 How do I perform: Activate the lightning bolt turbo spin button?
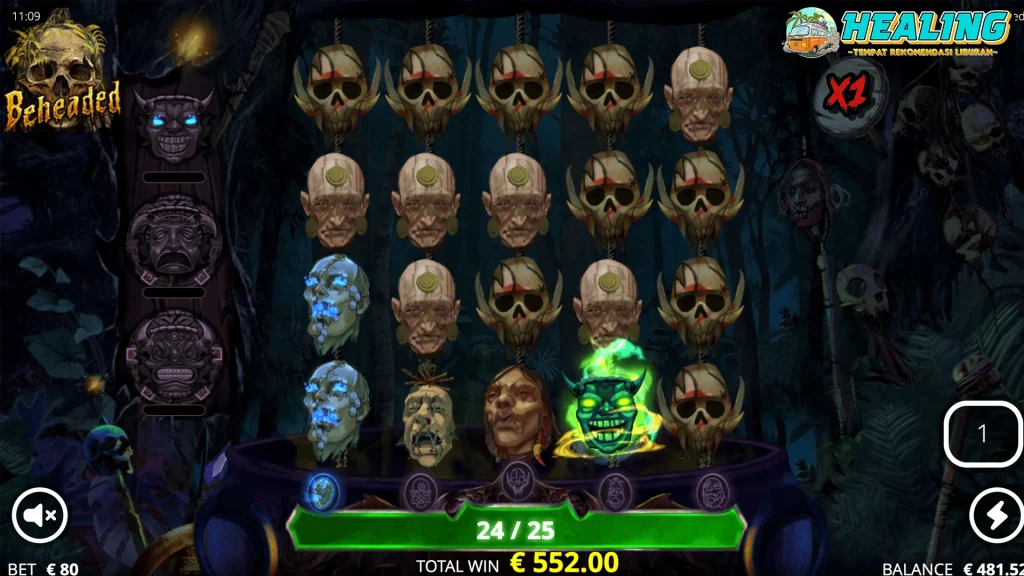point(996,515)
